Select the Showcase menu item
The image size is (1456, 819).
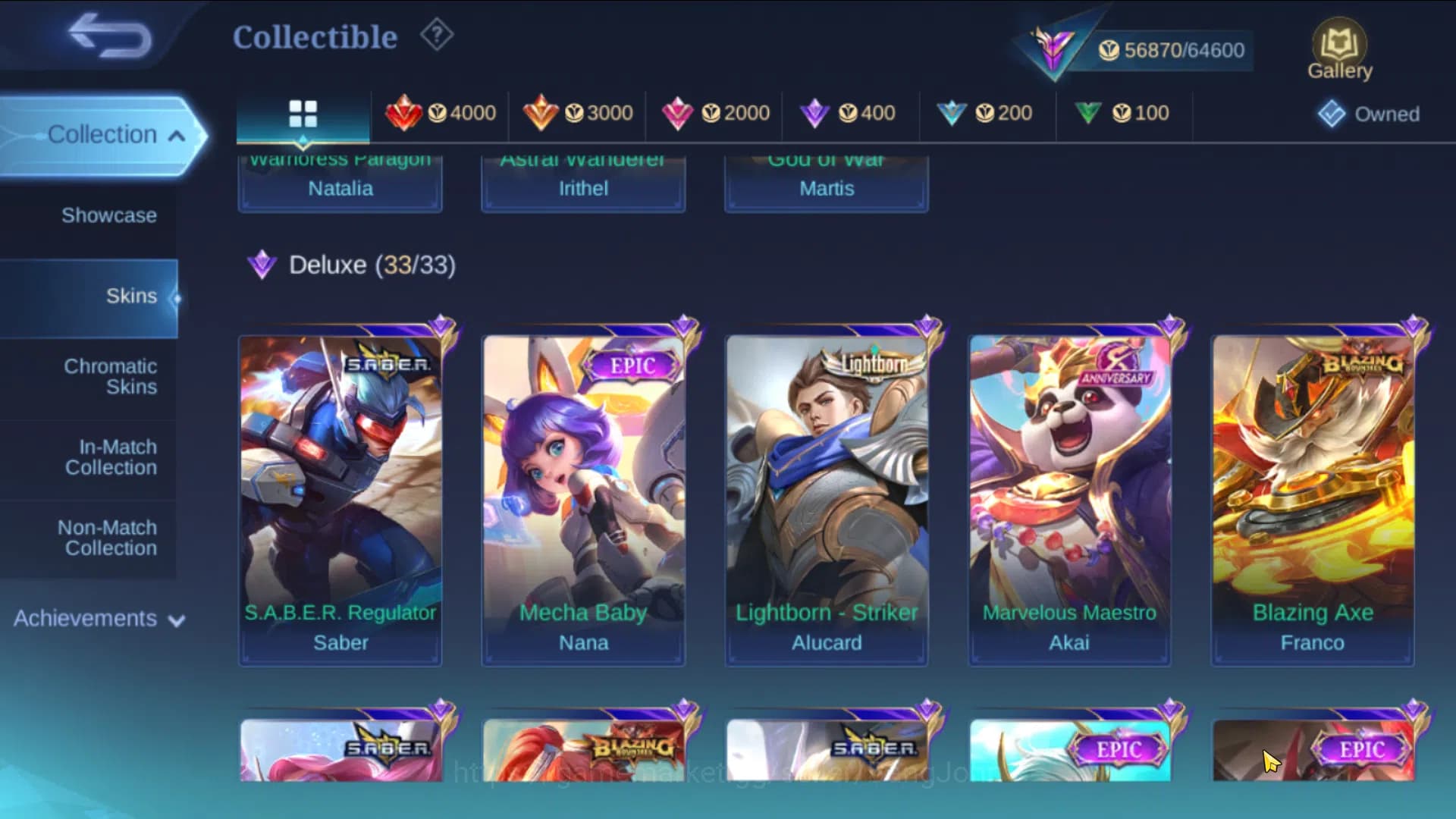(111, 215)
